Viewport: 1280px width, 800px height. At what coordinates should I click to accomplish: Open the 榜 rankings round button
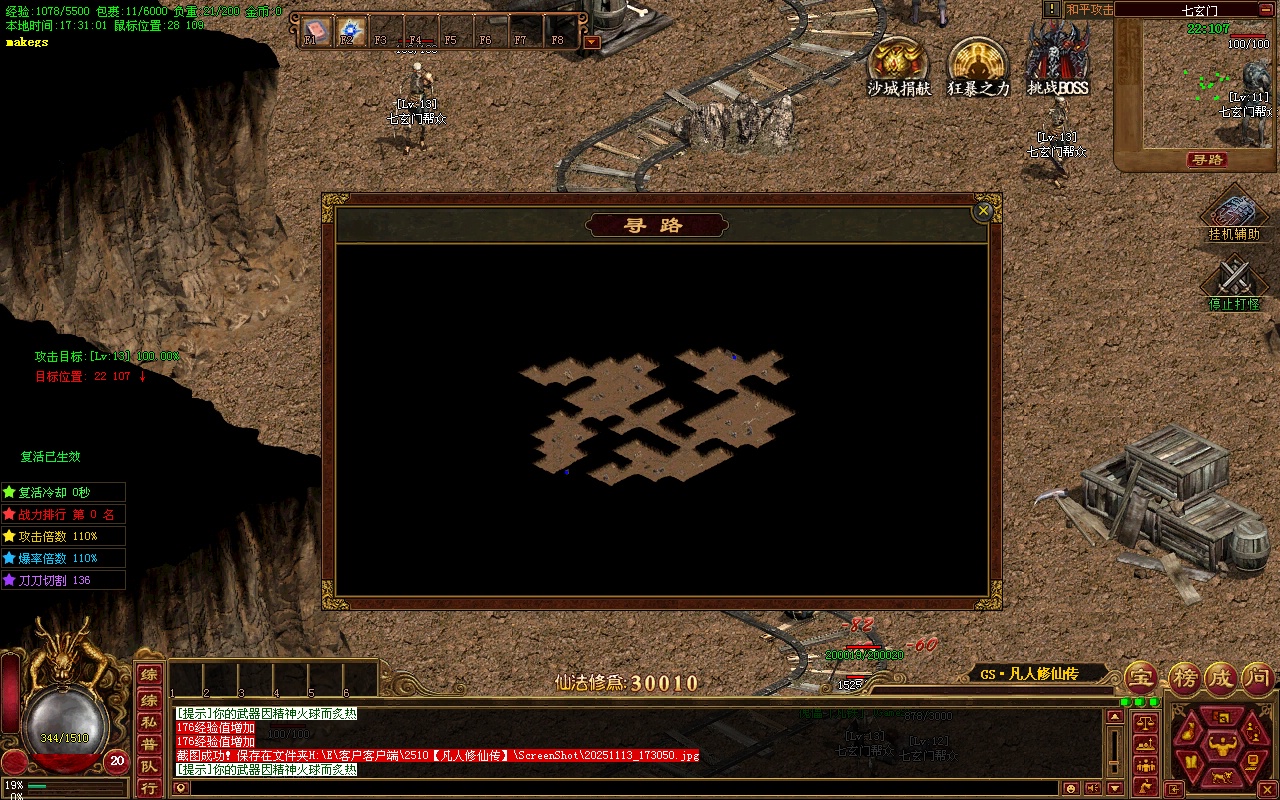1184,677
